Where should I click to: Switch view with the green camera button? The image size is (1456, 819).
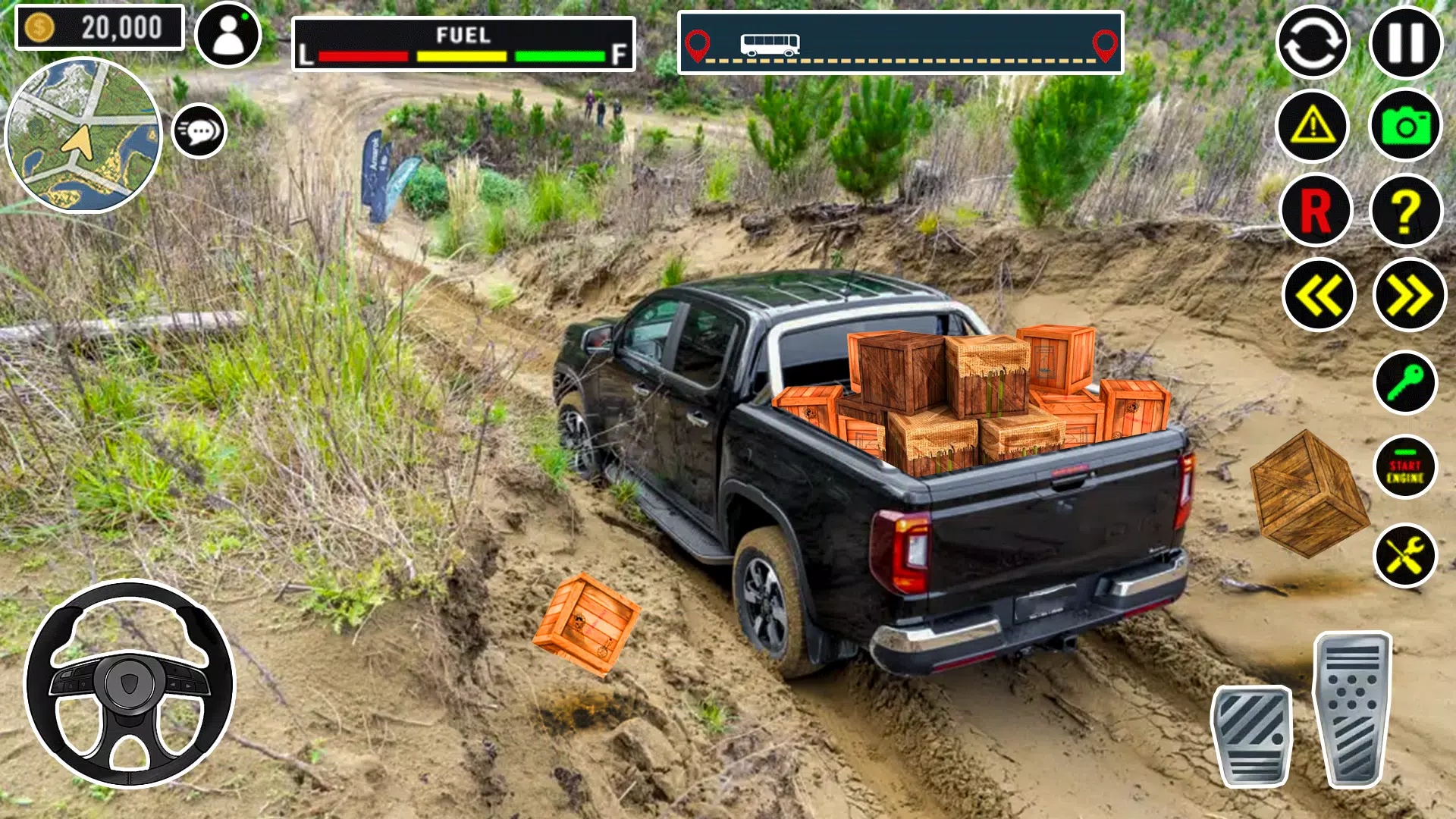click(x=1406, y=126)
